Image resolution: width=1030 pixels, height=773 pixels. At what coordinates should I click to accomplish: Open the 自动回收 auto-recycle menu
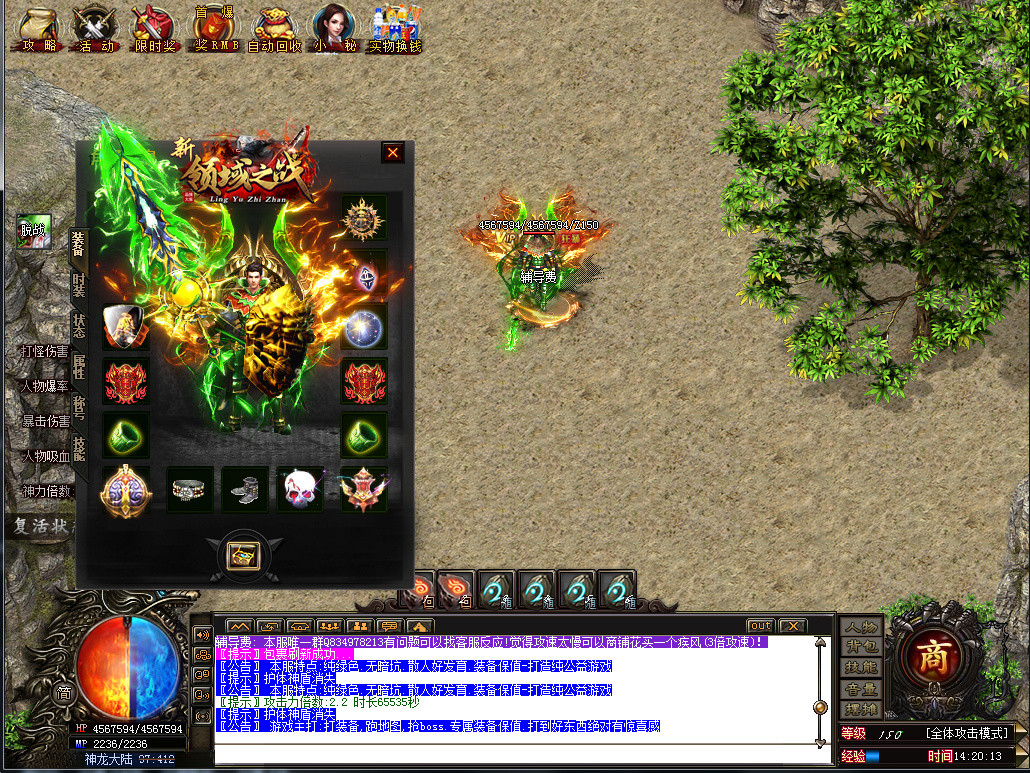tap(274, 30)
